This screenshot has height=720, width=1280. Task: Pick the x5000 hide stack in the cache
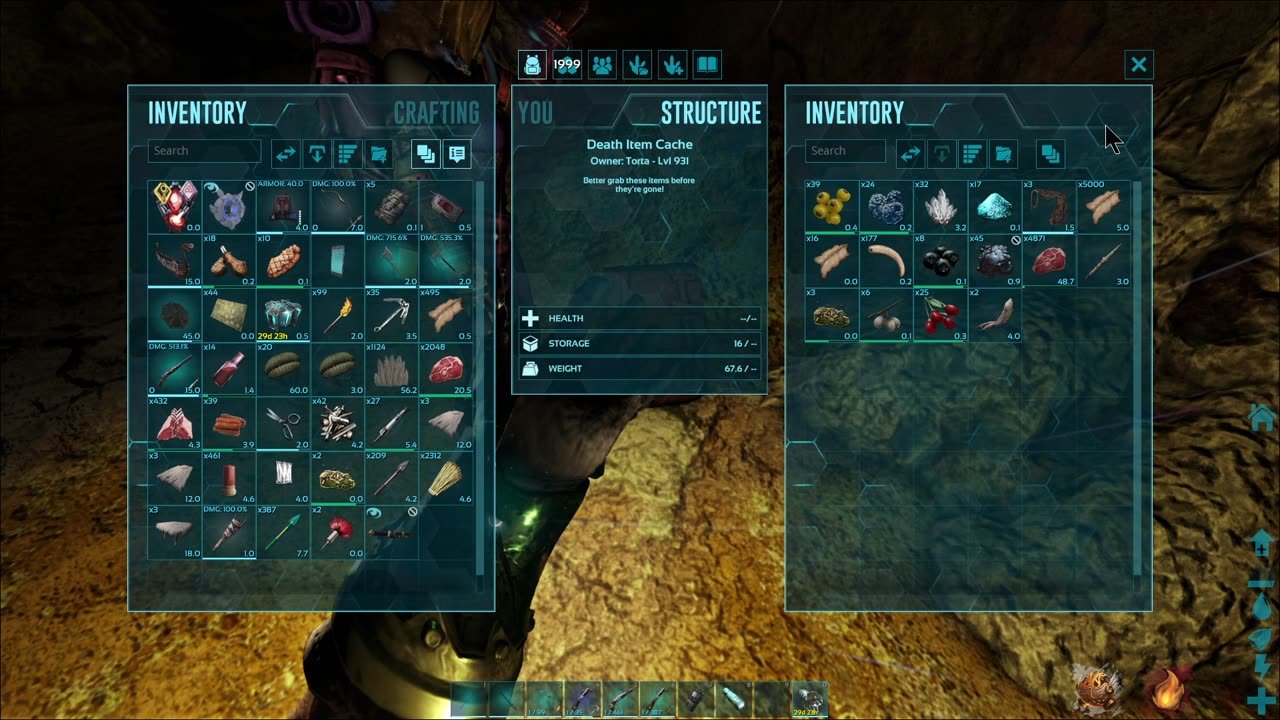[1102, 206]
